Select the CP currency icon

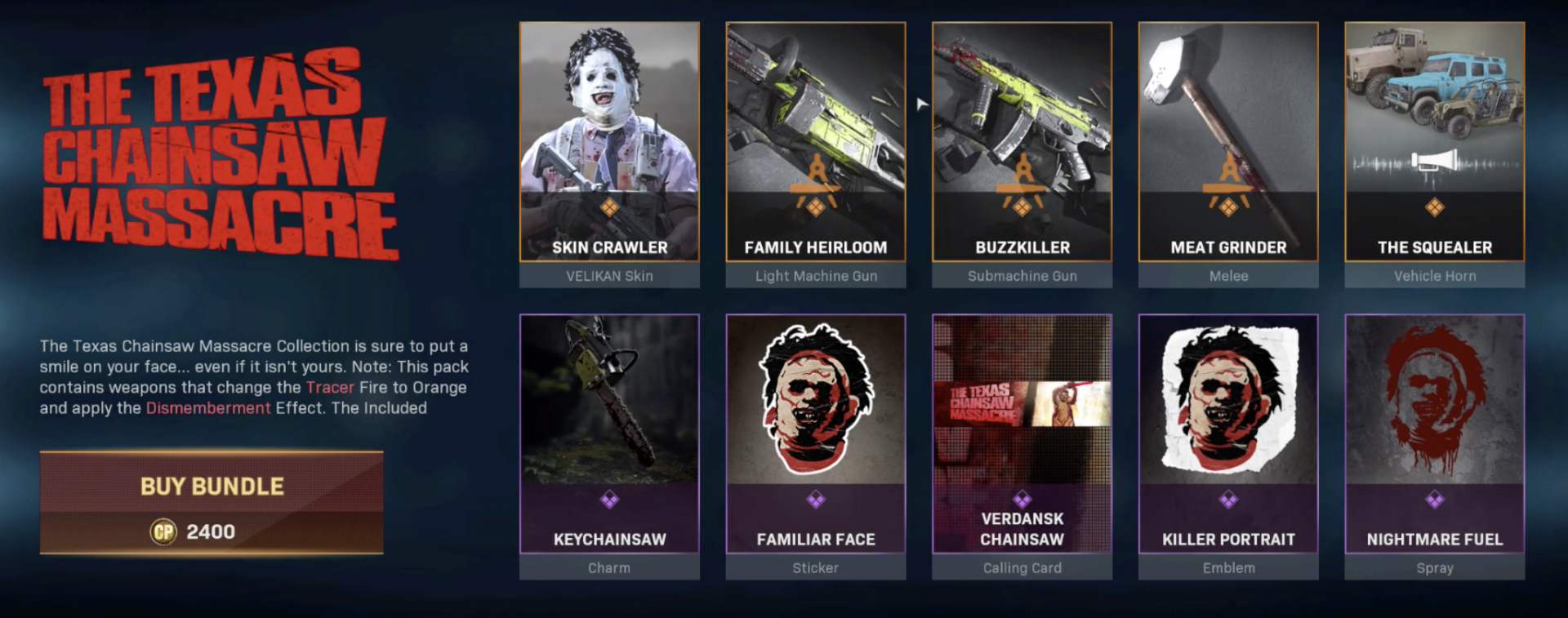click(x=163, y=531)
